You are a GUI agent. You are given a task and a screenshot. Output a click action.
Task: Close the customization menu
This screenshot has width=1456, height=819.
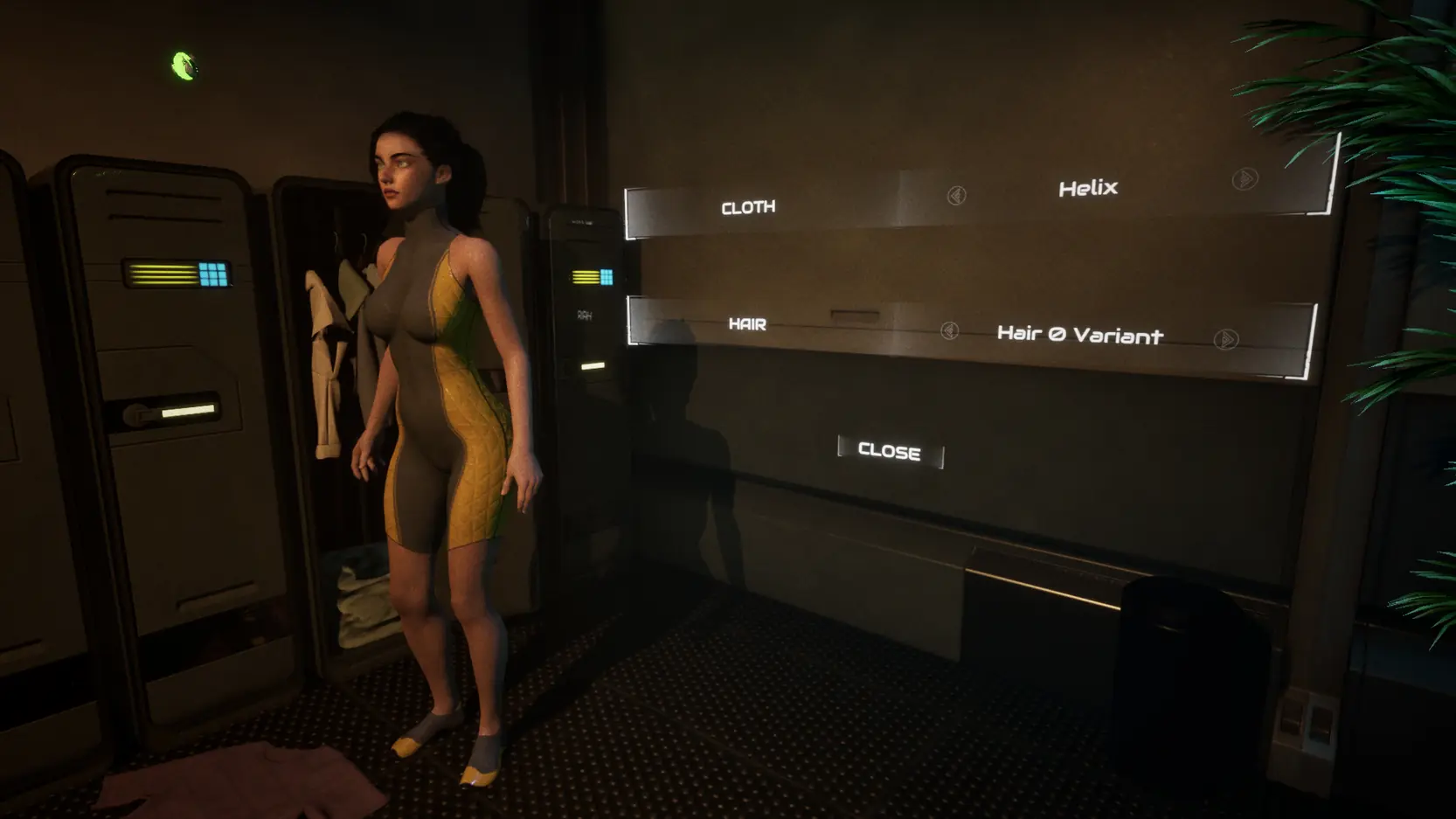[x=890, y=452]
